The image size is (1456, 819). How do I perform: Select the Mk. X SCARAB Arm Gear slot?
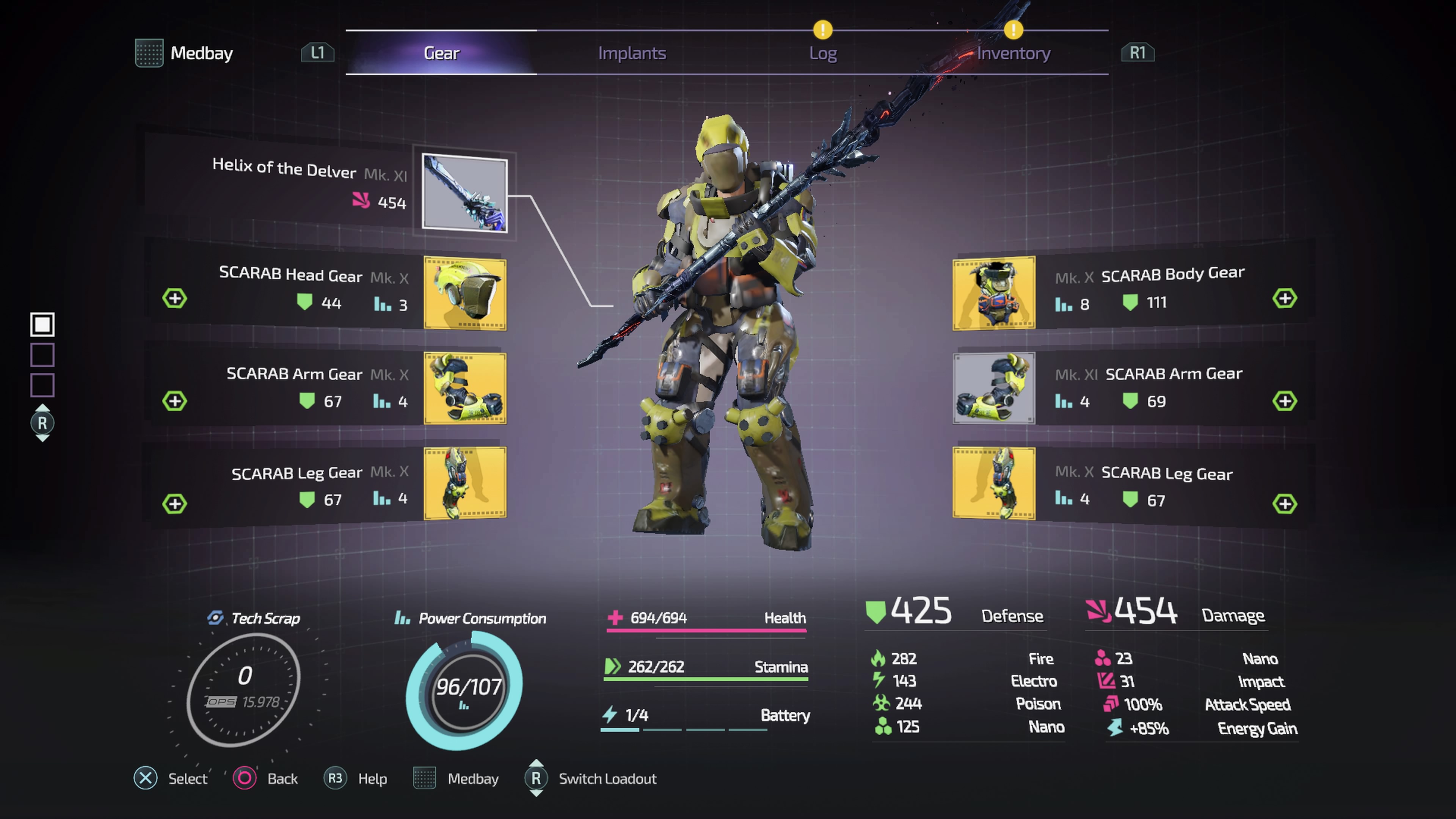(x=464, y=388)
